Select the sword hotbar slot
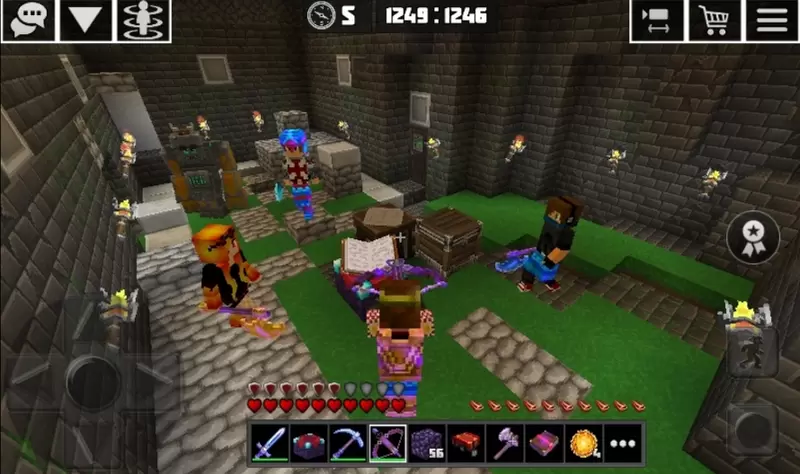Viewport: 800px width, 474px height. coord(268,441)
